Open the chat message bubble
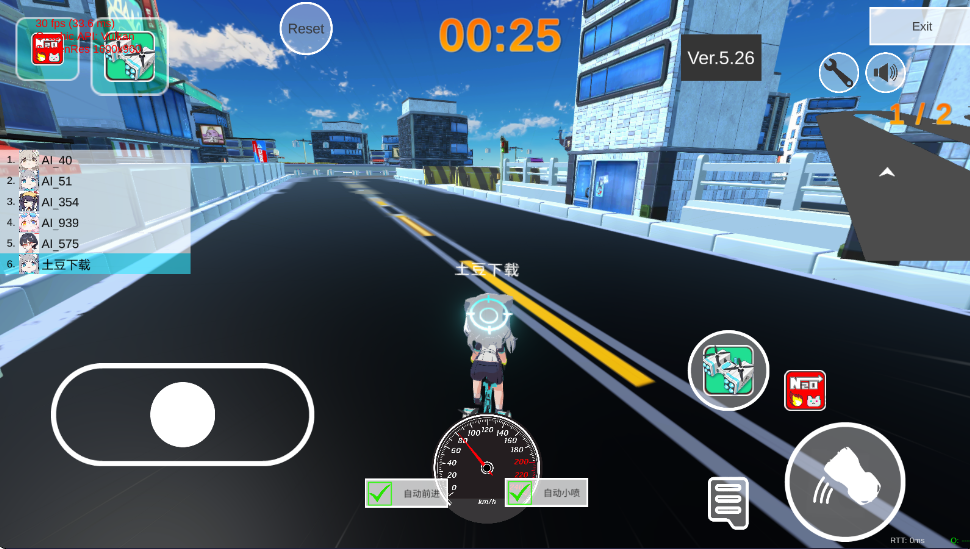Viewport: 970px width, 549px height. (x=728, y=502)
